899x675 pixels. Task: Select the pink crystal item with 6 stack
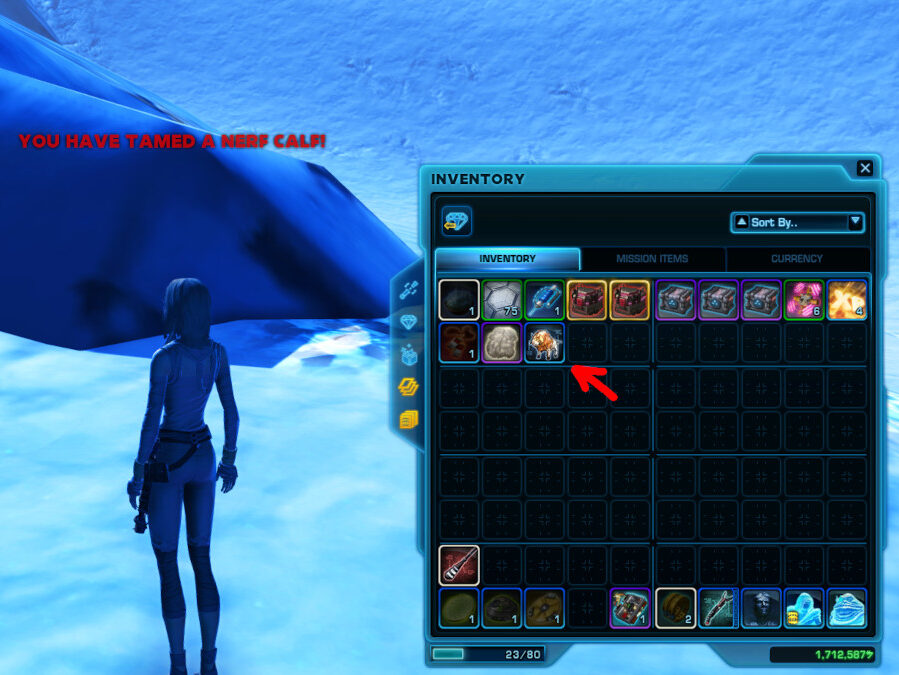point(804,299)
